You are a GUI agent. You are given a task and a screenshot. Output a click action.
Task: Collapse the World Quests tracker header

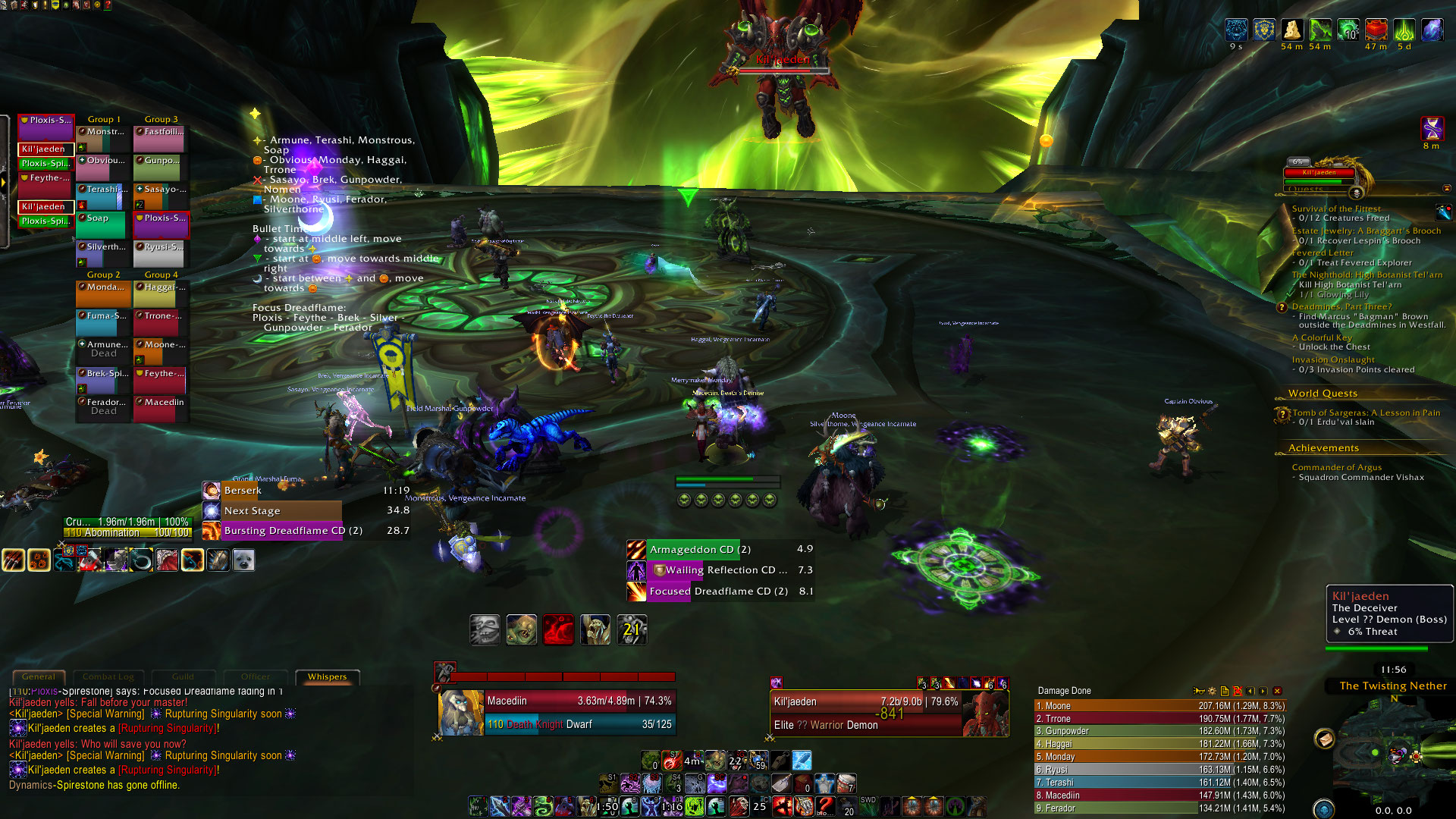(x=1323, y=394)
